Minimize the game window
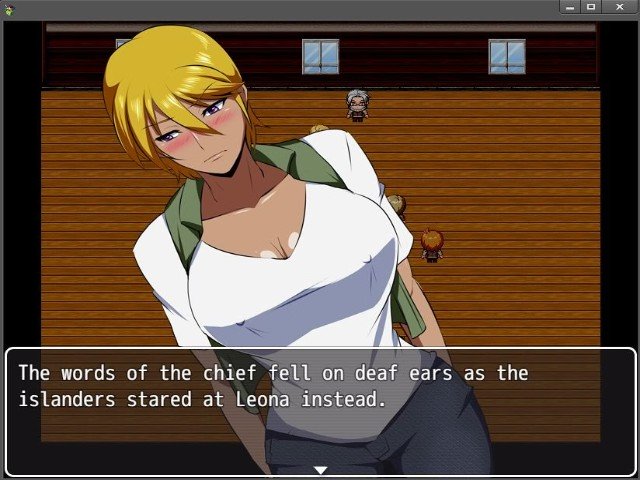 click(570, 7)
